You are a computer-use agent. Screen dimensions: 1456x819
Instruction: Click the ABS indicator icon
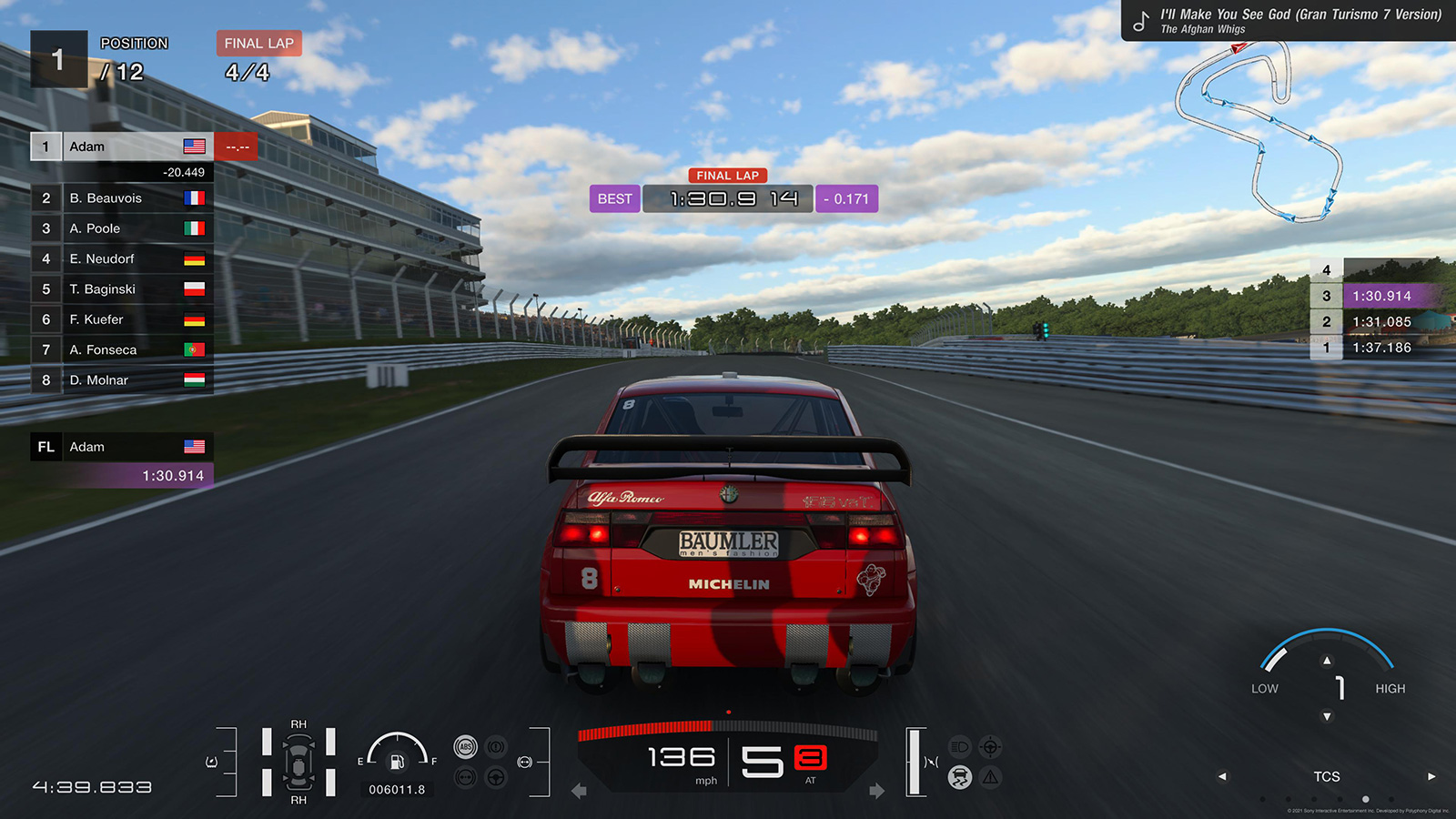point(465,747)
